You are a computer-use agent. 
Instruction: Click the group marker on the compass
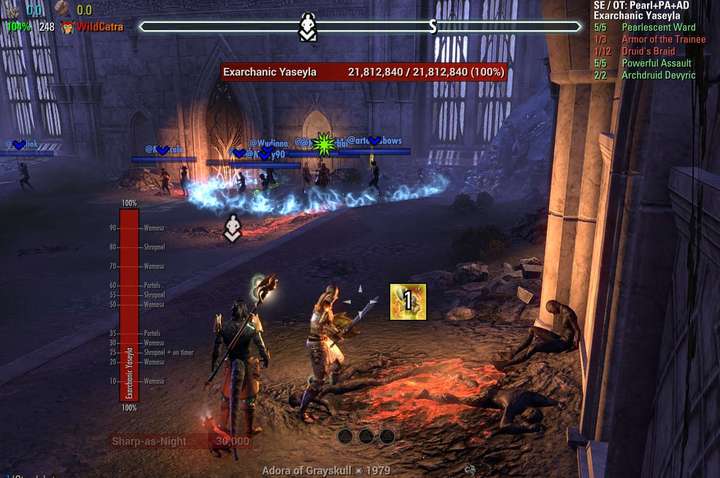pyautogui.click(x=308, y=27)
